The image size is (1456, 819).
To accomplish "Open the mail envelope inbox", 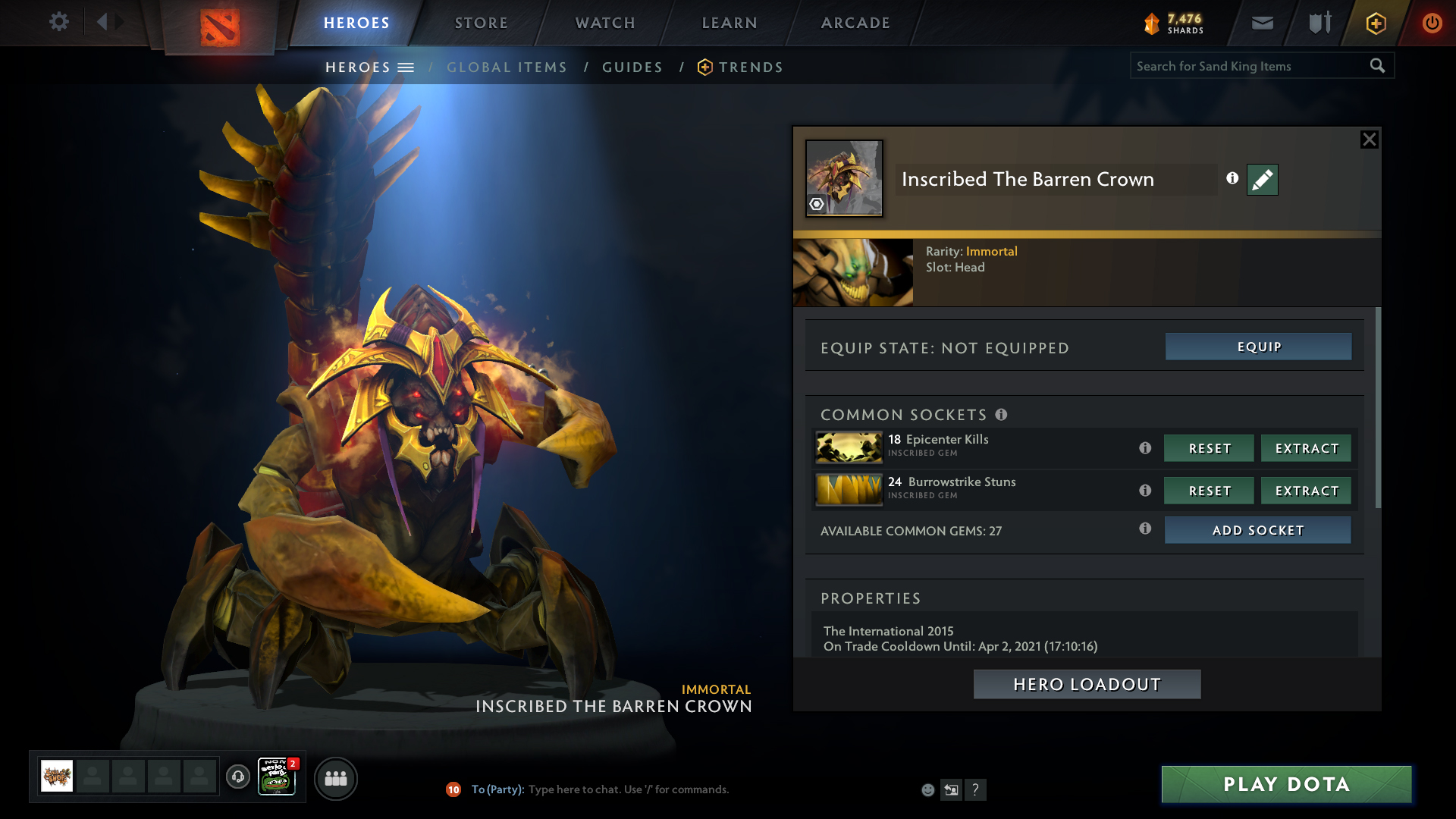I will tap(1263, 23).
